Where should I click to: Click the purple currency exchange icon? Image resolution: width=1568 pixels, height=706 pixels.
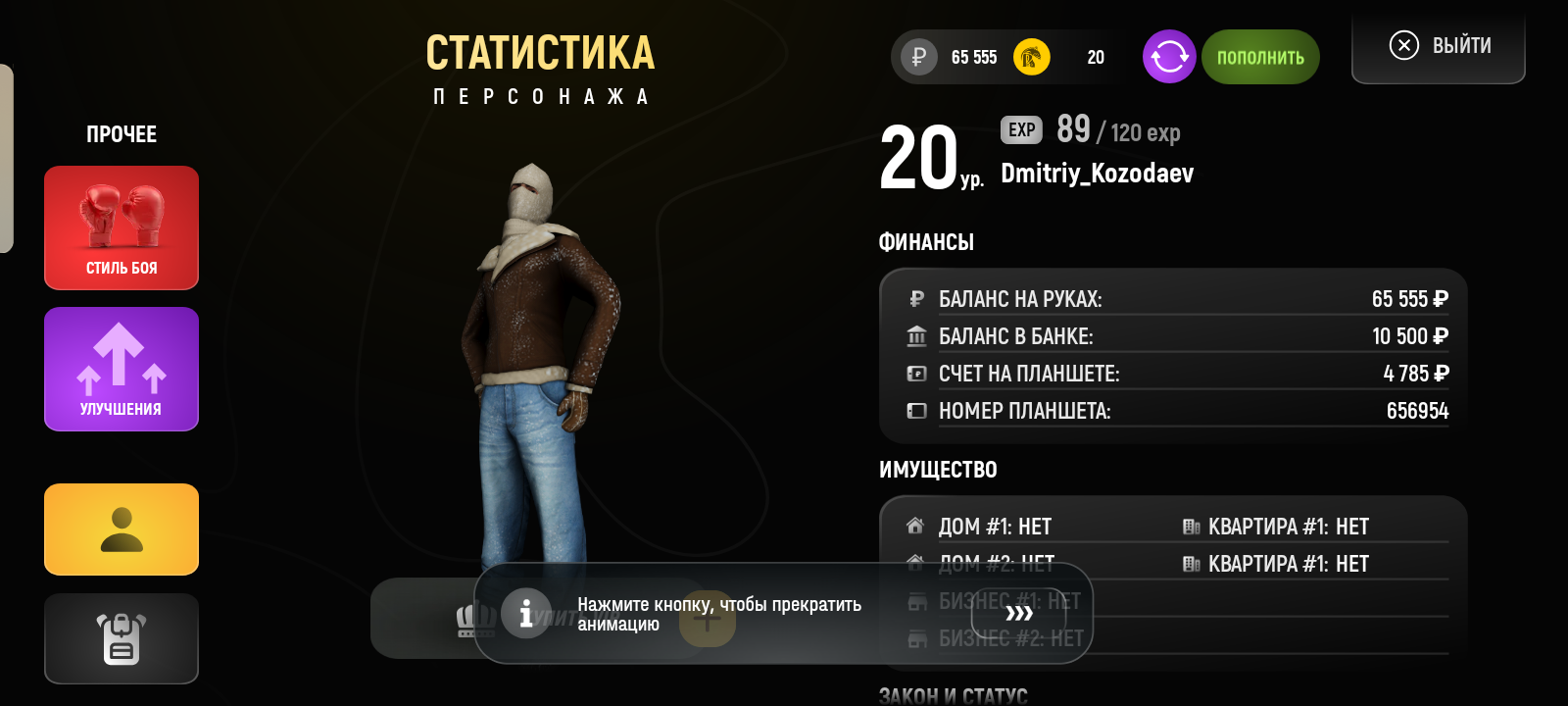point(1168,57)
